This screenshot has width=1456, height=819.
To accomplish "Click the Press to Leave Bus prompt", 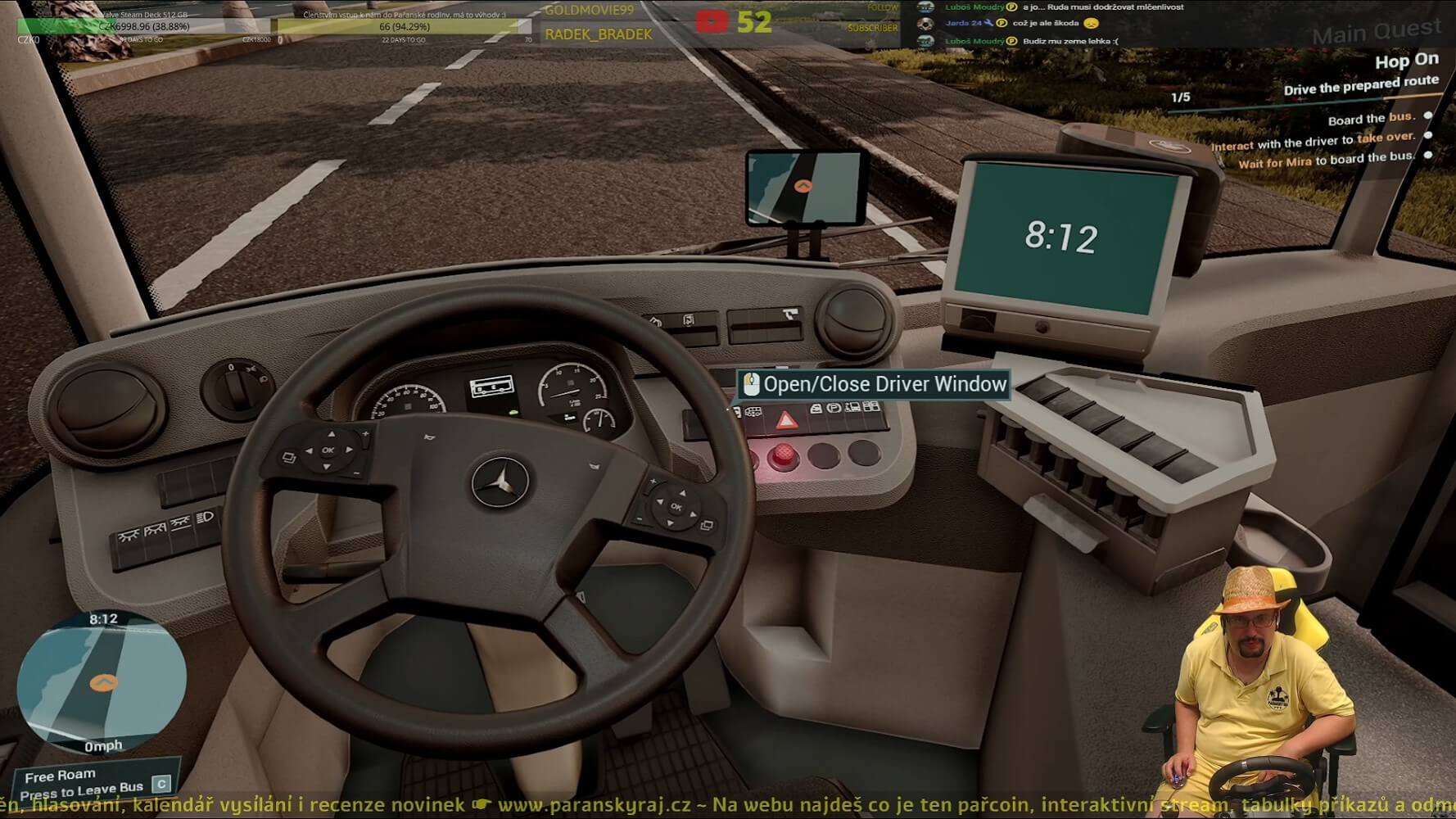I will [x=82, y=790].
